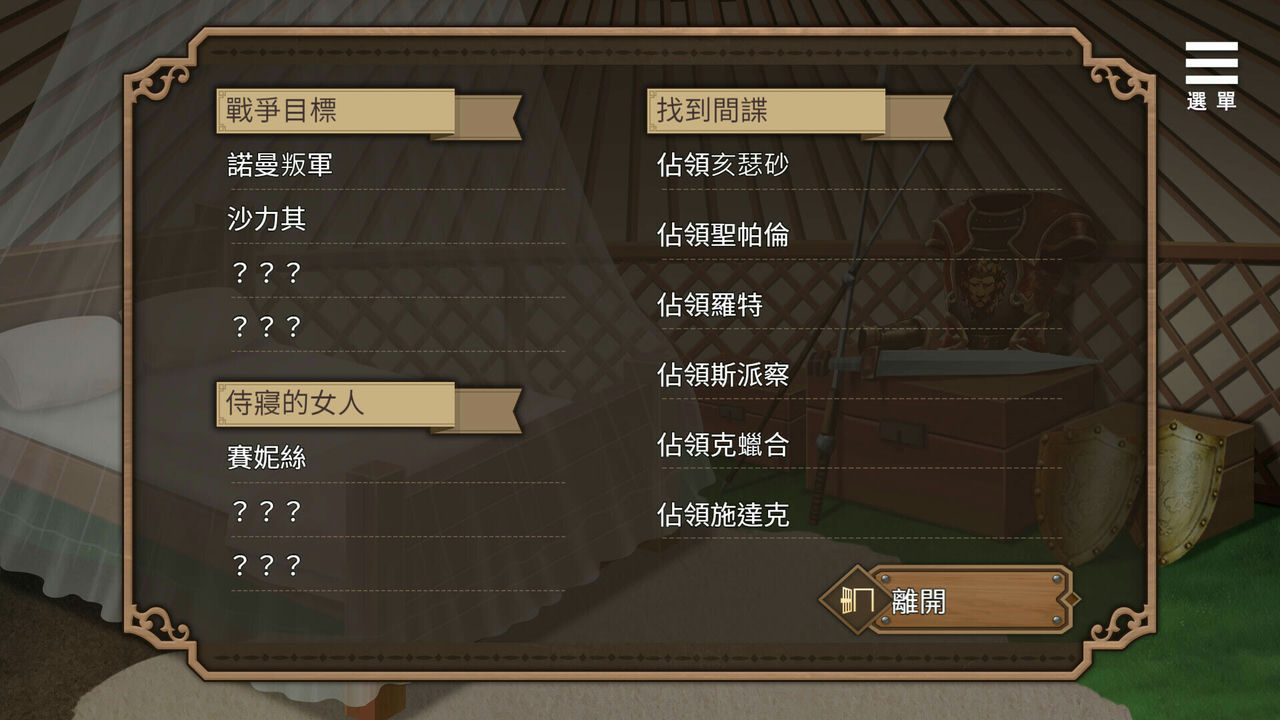Select the 佔領亥瑟砂 spy objective
This screenshot has width=1280, height=720.
tap(723, 165)
